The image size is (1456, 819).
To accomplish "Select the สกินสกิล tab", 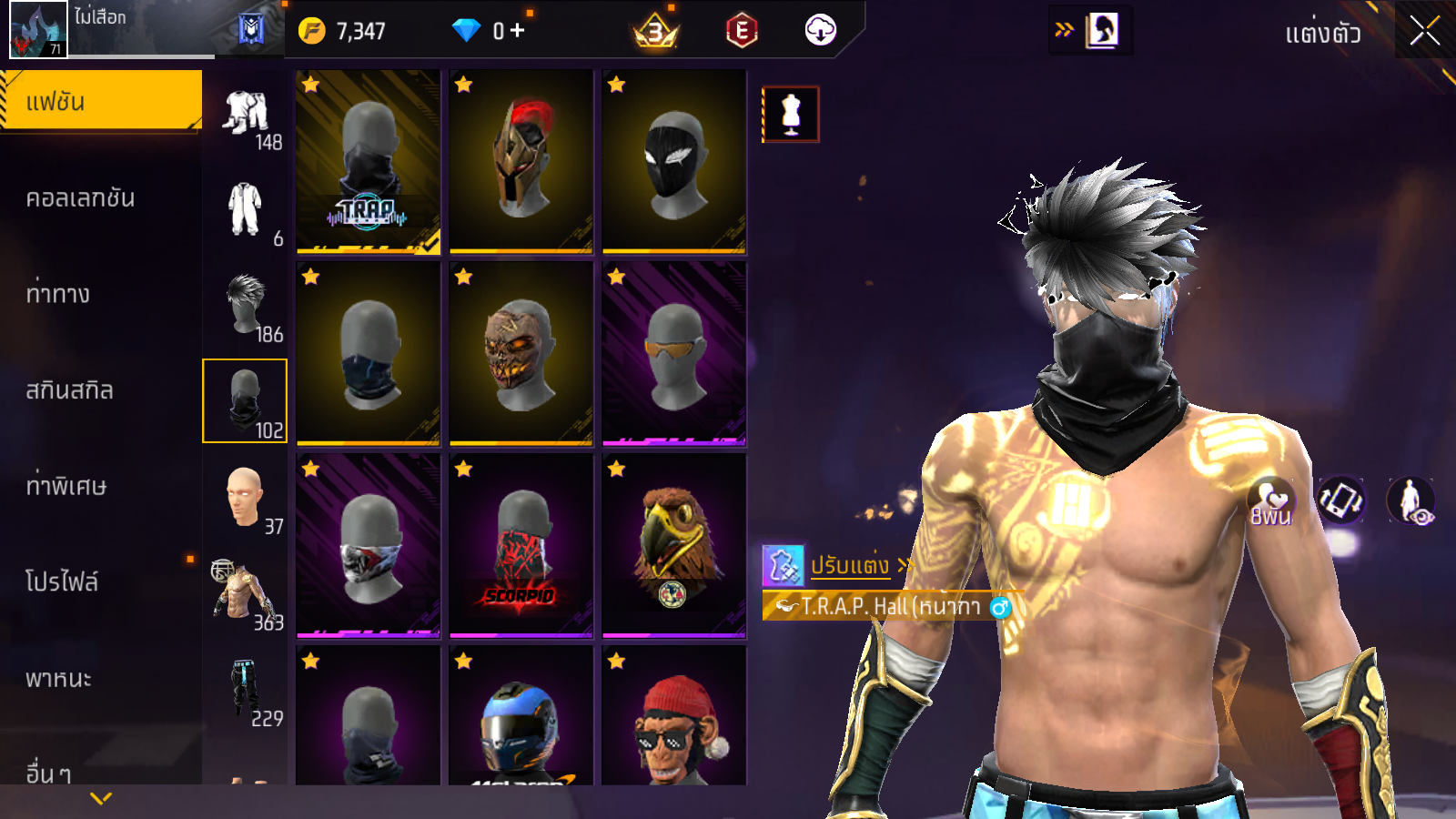I will (70, 390).
